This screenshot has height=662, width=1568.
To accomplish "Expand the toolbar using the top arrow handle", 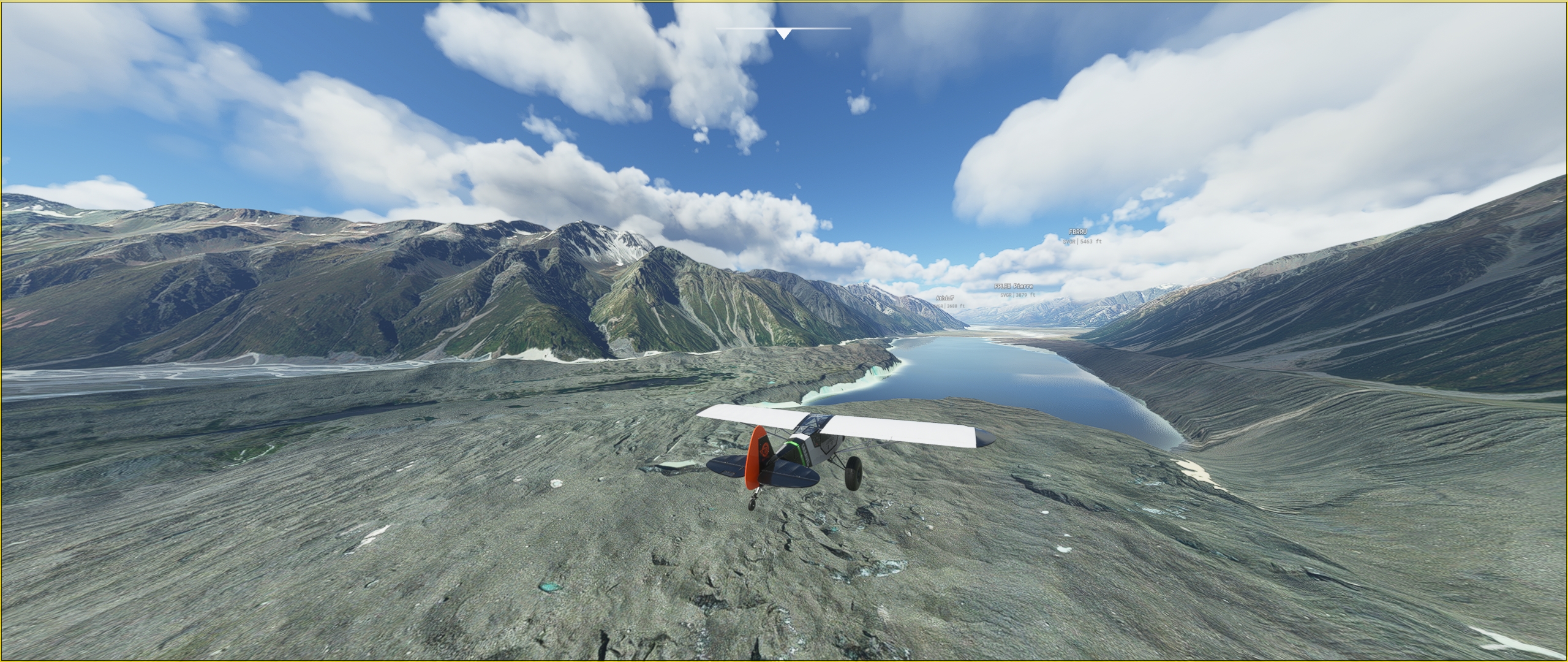I will point(783,33).
